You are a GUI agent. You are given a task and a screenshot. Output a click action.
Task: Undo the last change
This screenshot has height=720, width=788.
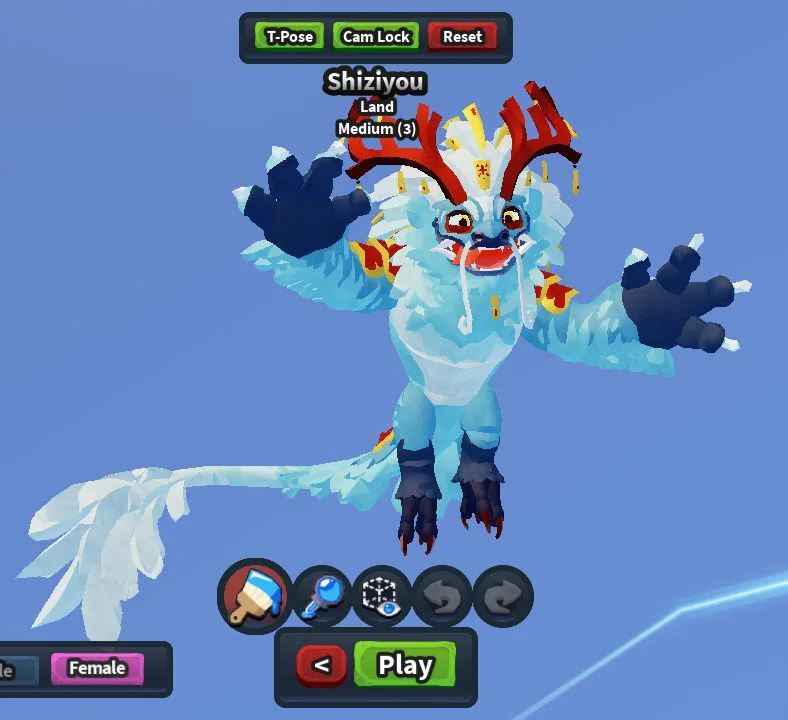(441, 597)
